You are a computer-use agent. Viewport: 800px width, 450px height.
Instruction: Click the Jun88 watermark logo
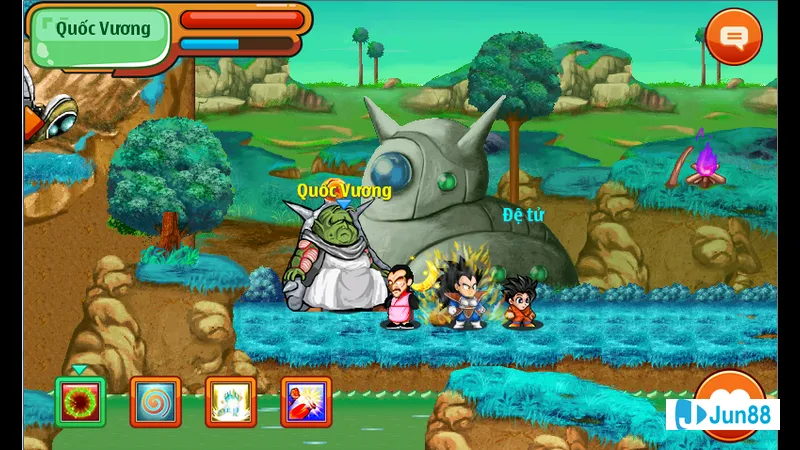click(722, 414)
